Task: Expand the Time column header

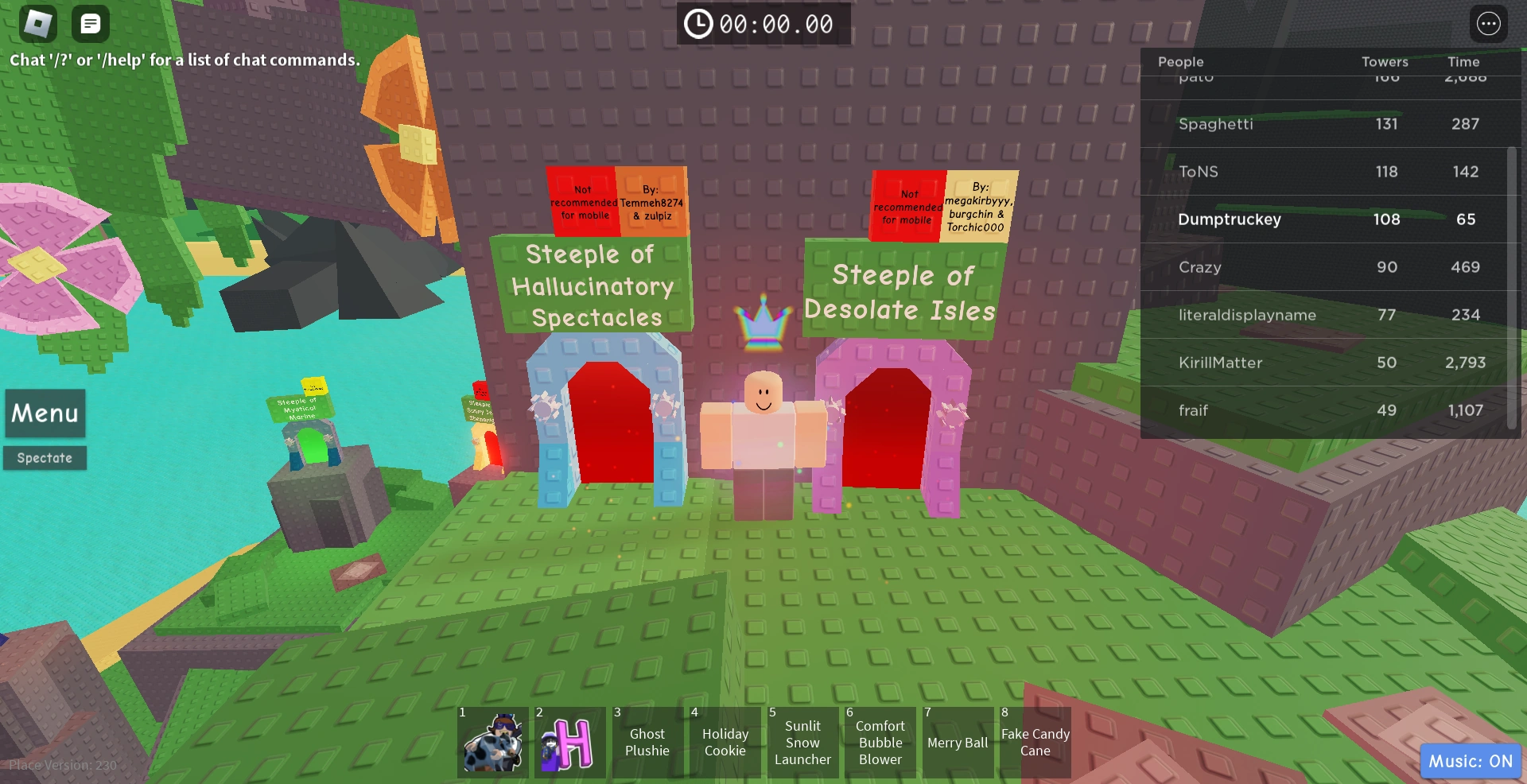Action: [1464, 62]
